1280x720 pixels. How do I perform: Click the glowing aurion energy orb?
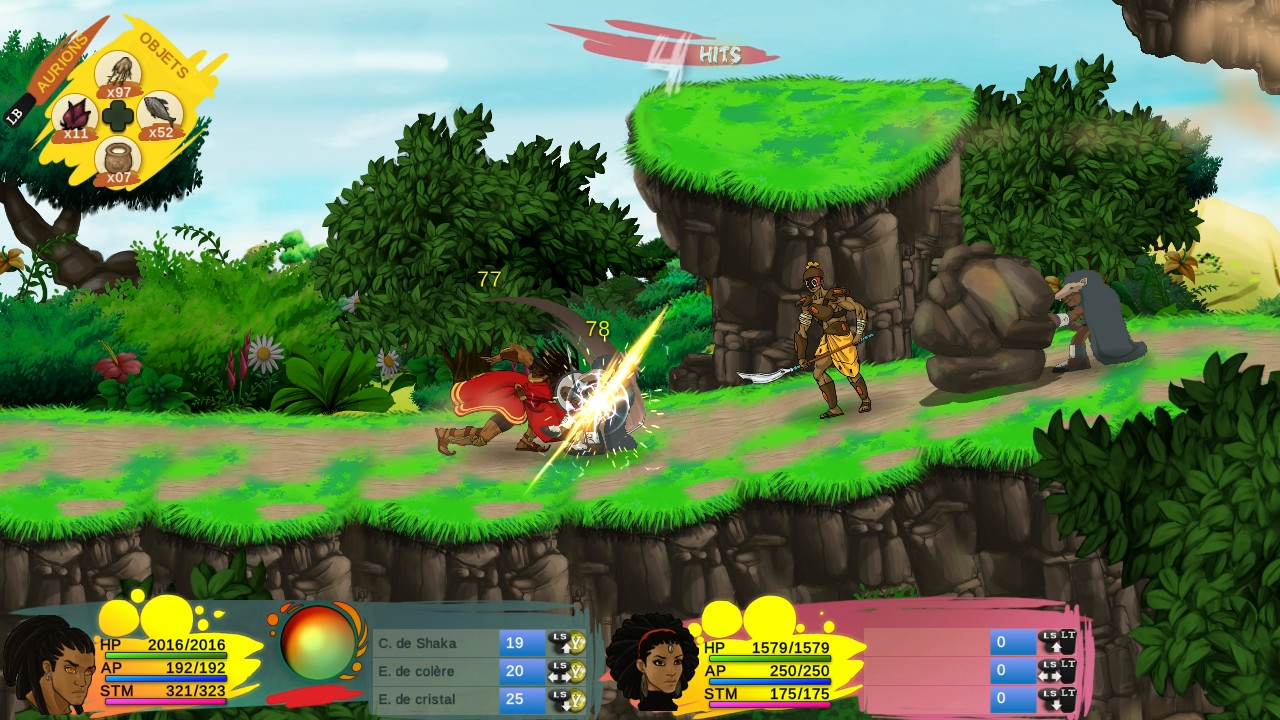point(318,643)
